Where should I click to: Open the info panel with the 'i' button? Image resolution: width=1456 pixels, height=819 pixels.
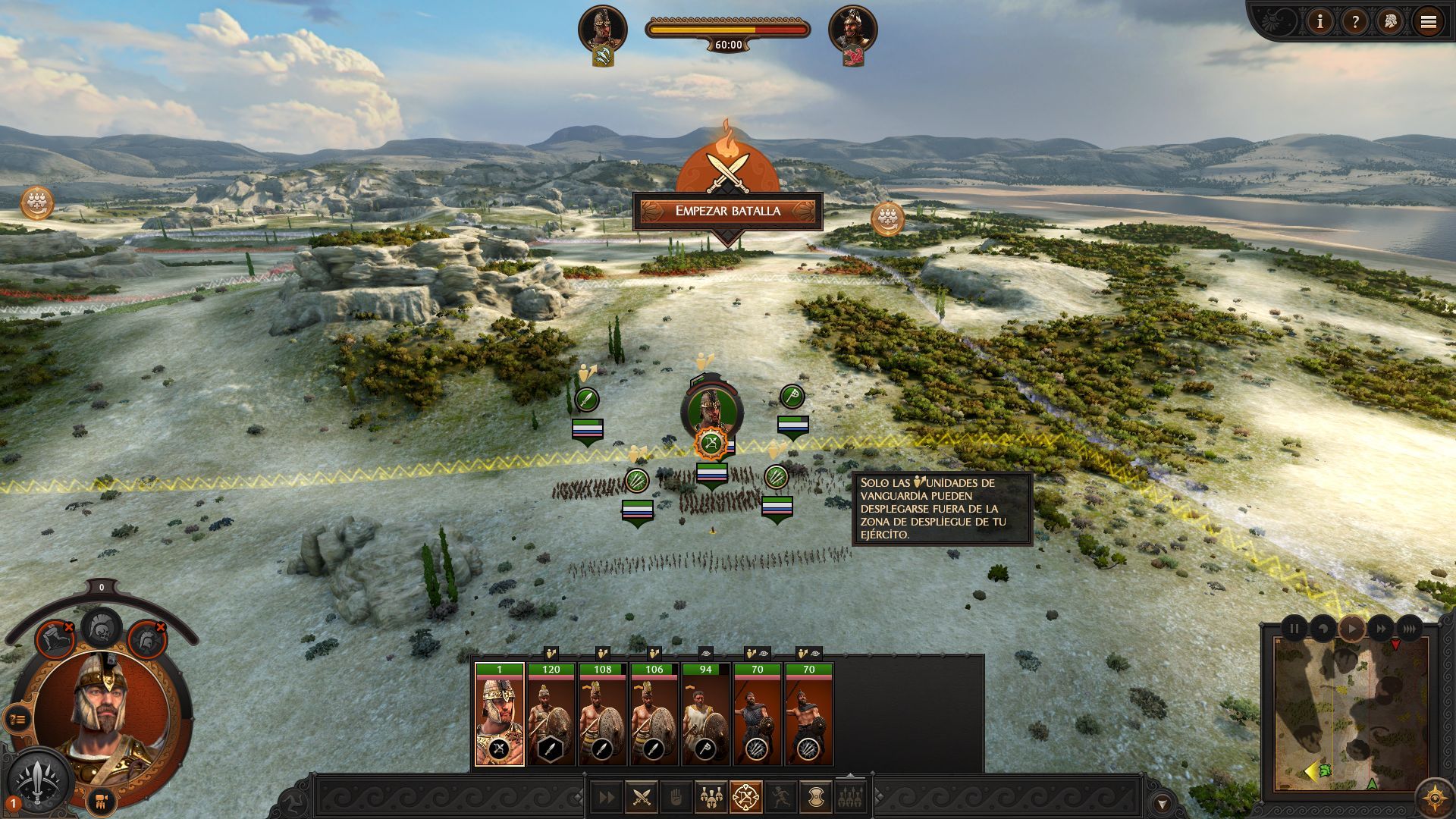click(x=1319, y=22)
